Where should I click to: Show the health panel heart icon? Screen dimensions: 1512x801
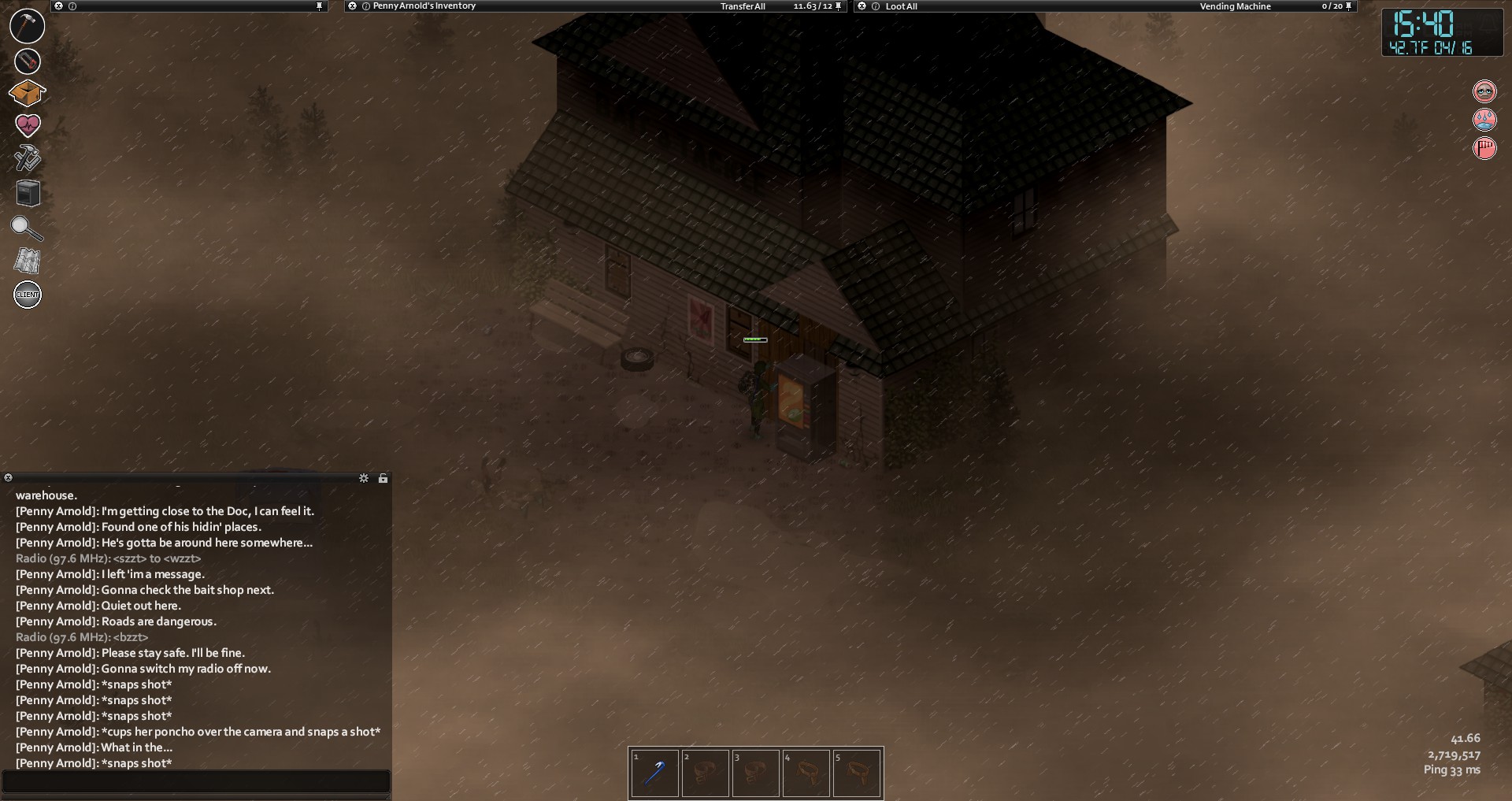[28, 125]
